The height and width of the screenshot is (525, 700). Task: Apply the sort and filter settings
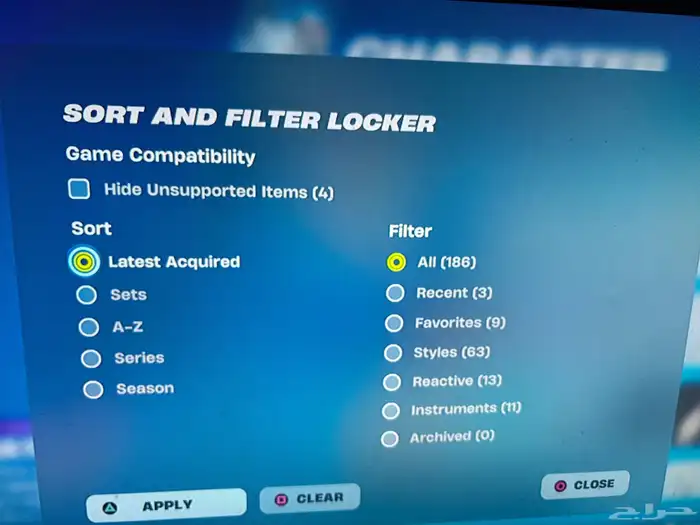tap(165, 505)
